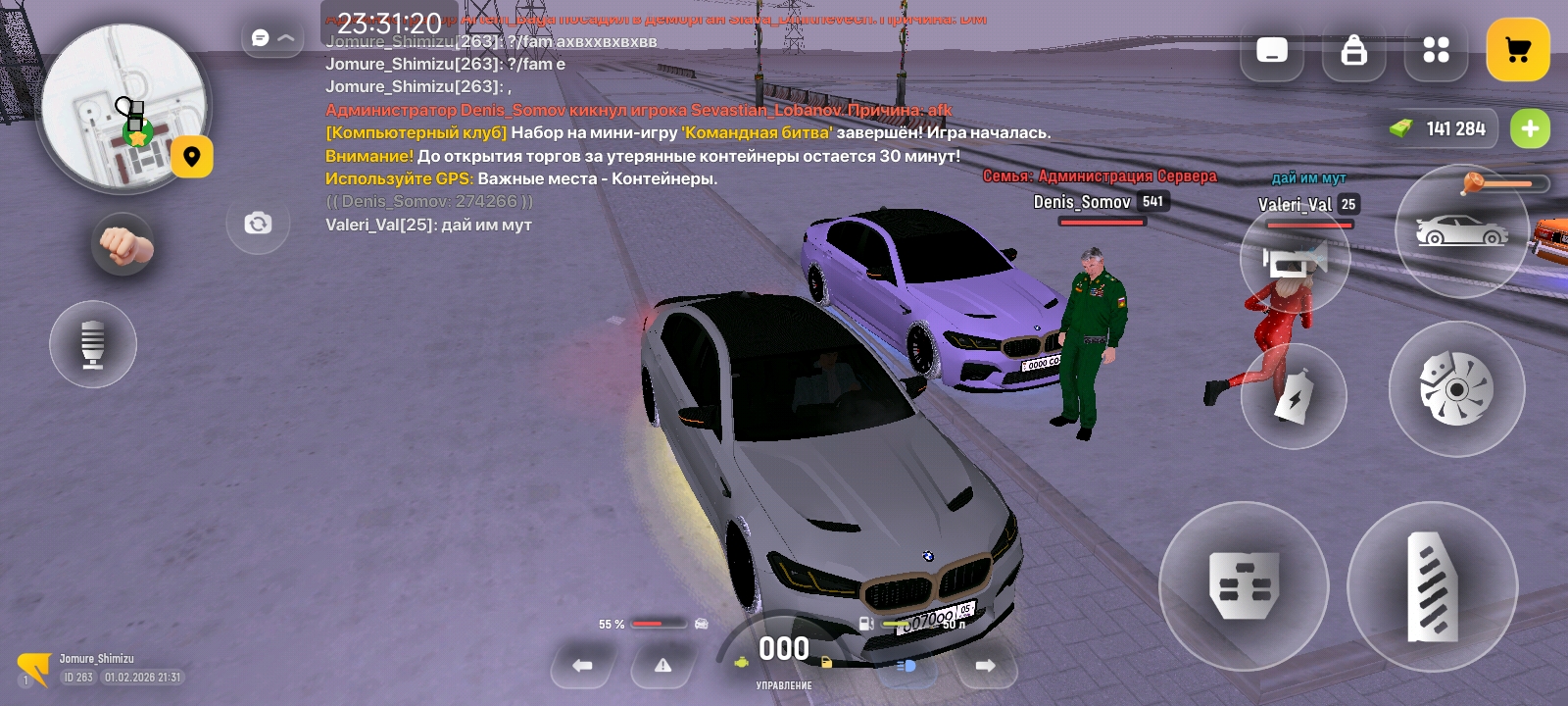Toggle the blue headlights button
This screenshot has height=706, width=1568.
tap(906, 666)
